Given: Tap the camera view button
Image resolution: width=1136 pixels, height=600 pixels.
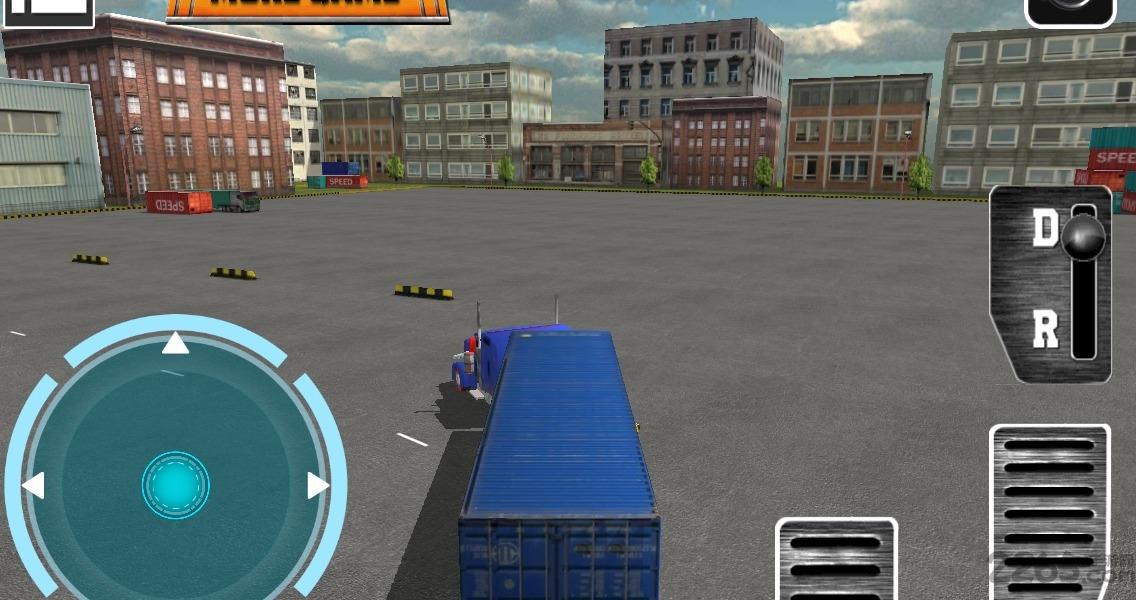Looking at the screenshot, I should click(1070, 10).
